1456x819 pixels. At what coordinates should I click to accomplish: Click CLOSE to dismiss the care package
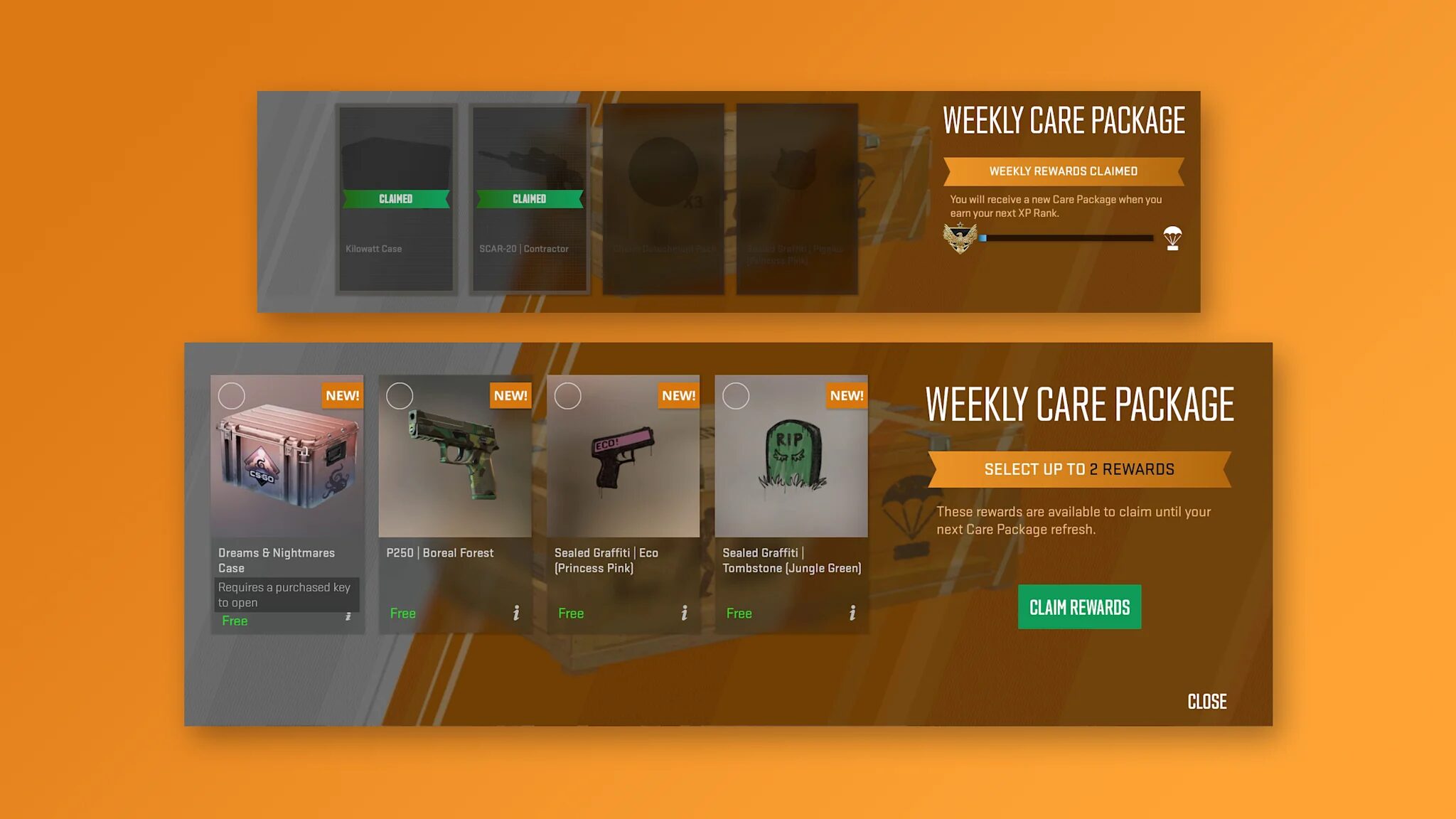[x=1206, y=702]
